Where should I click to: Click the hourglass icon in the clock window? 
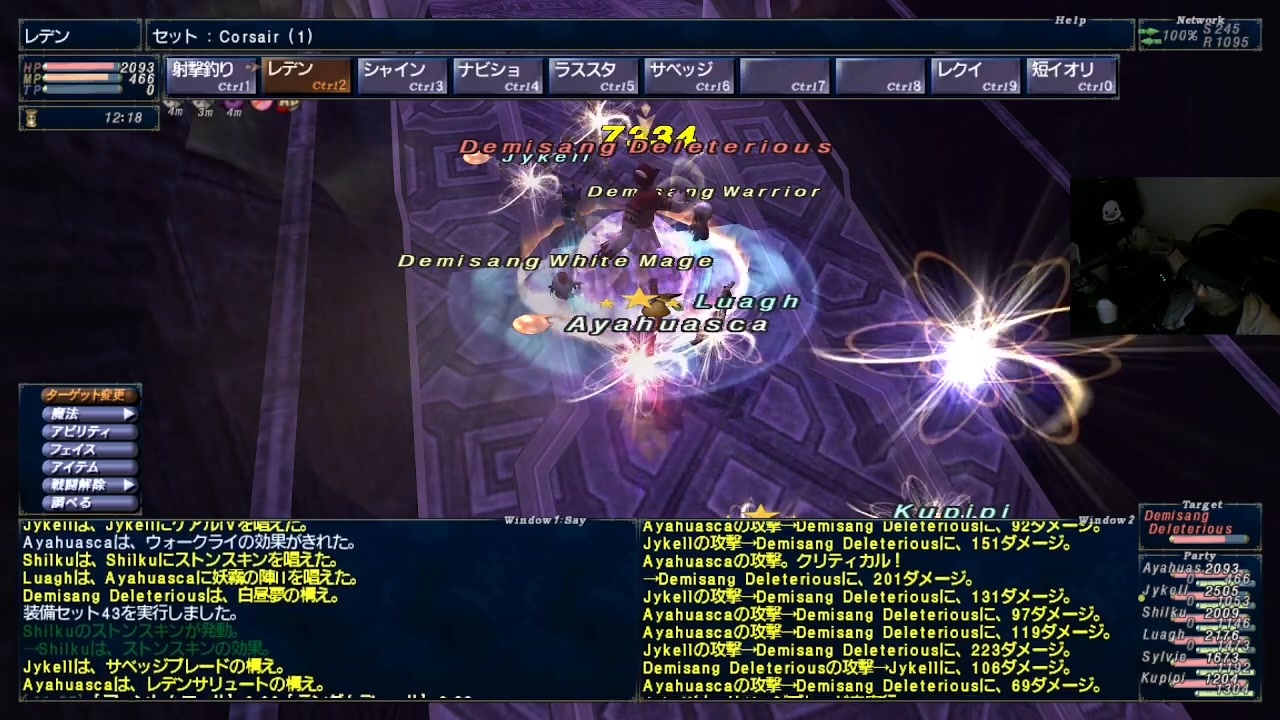30,118
